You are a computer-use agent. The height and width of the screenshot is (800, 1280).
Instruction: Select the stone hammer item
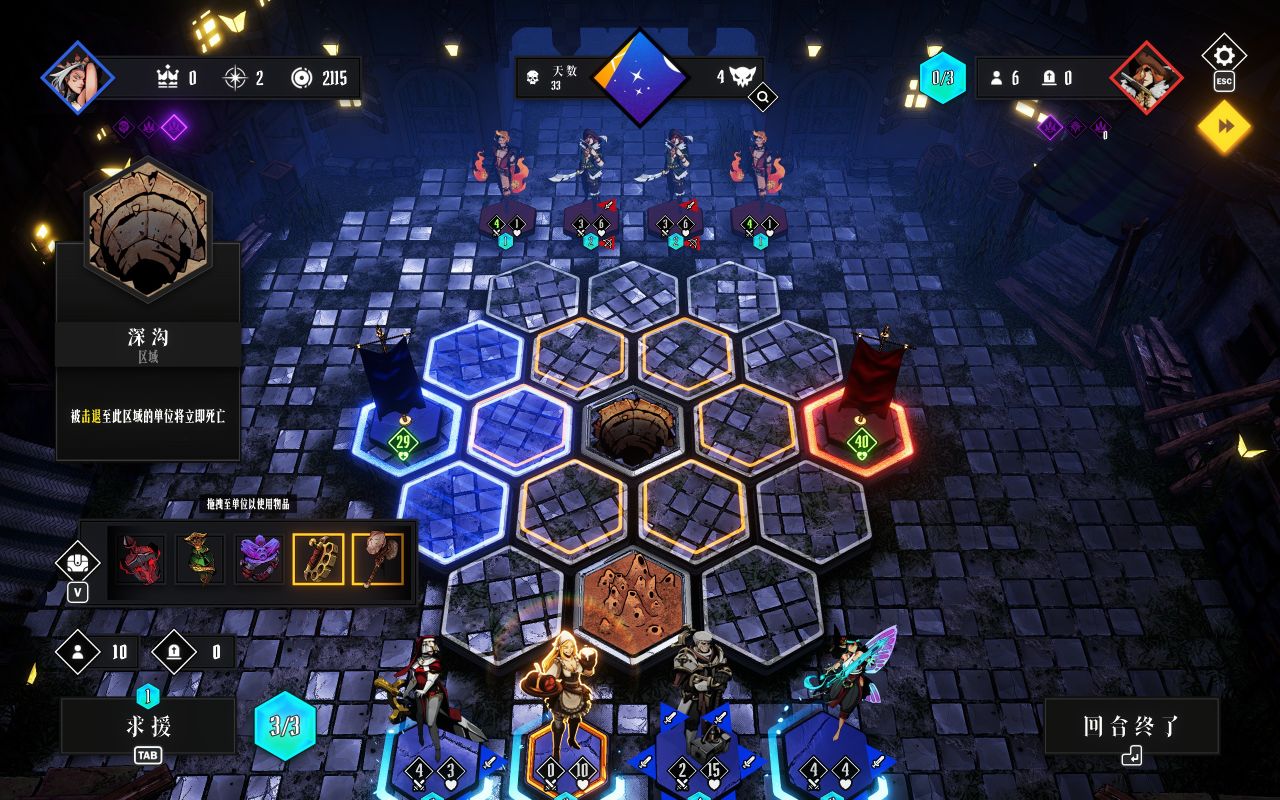pyautogui.click(x=377, y=559)
